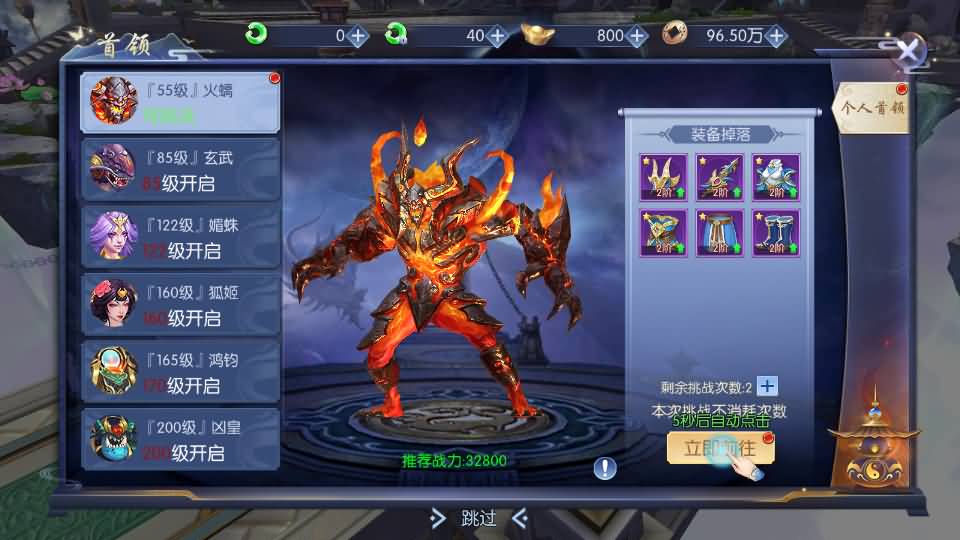View the boots equipment drop

[776, 233]
